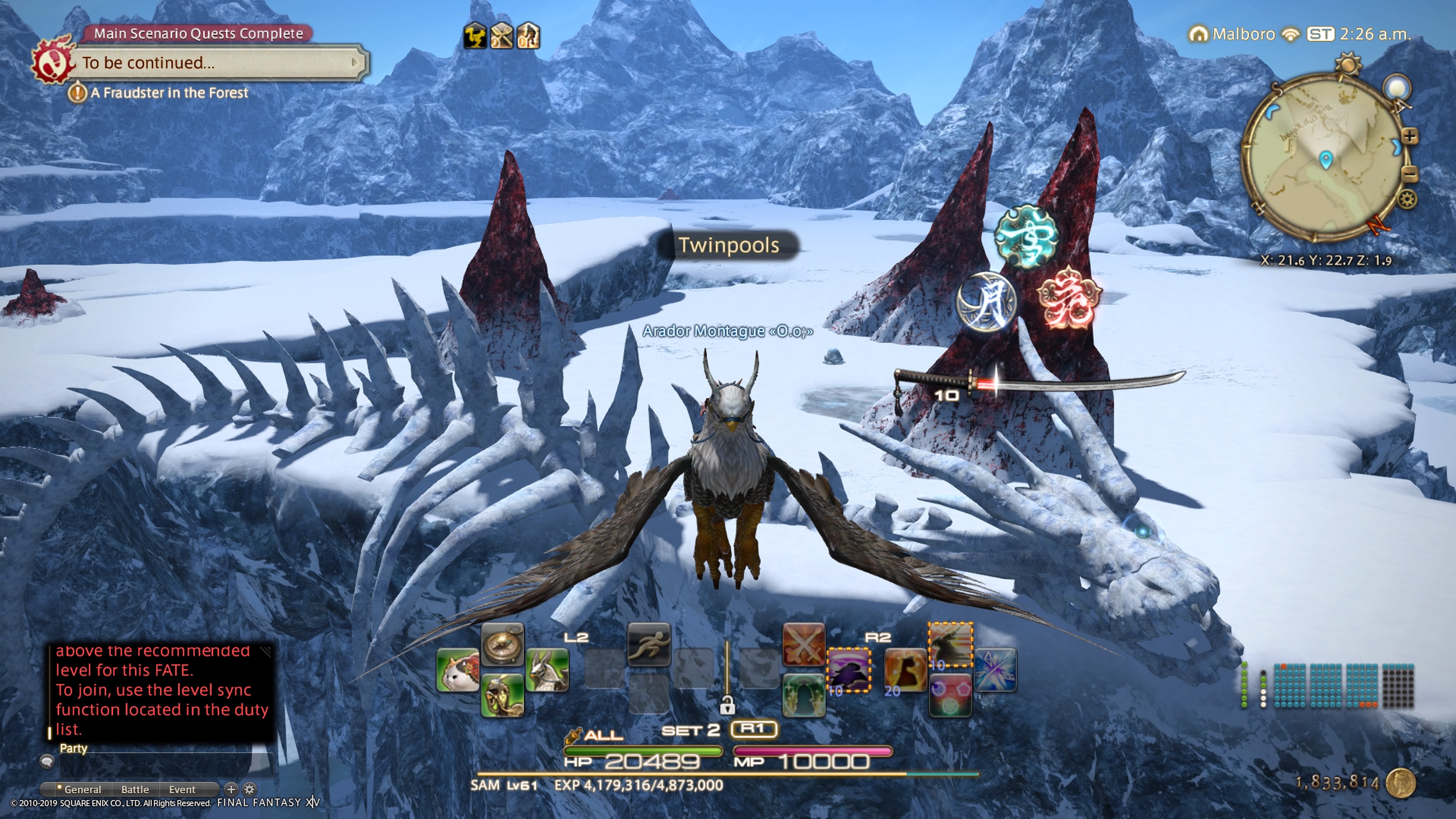Open chat log settings gear
The image size is (1456, 819).
coord(249,789)
